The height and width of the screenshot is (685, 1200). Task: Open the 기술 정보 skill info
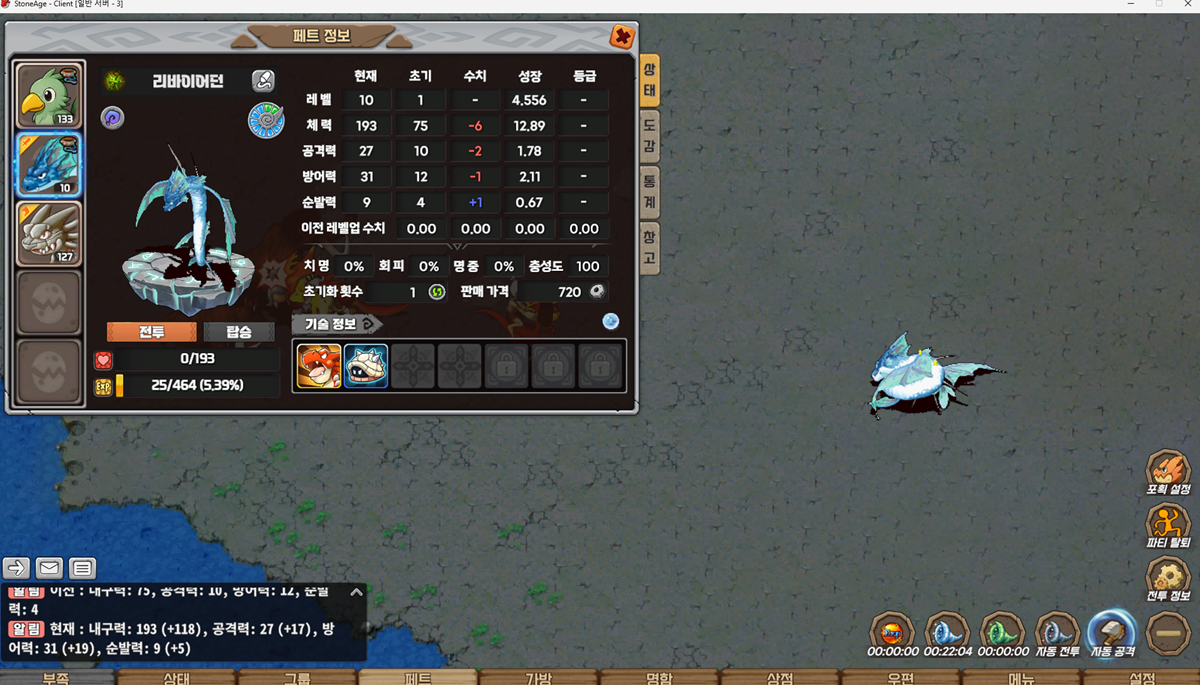[337, 324]
